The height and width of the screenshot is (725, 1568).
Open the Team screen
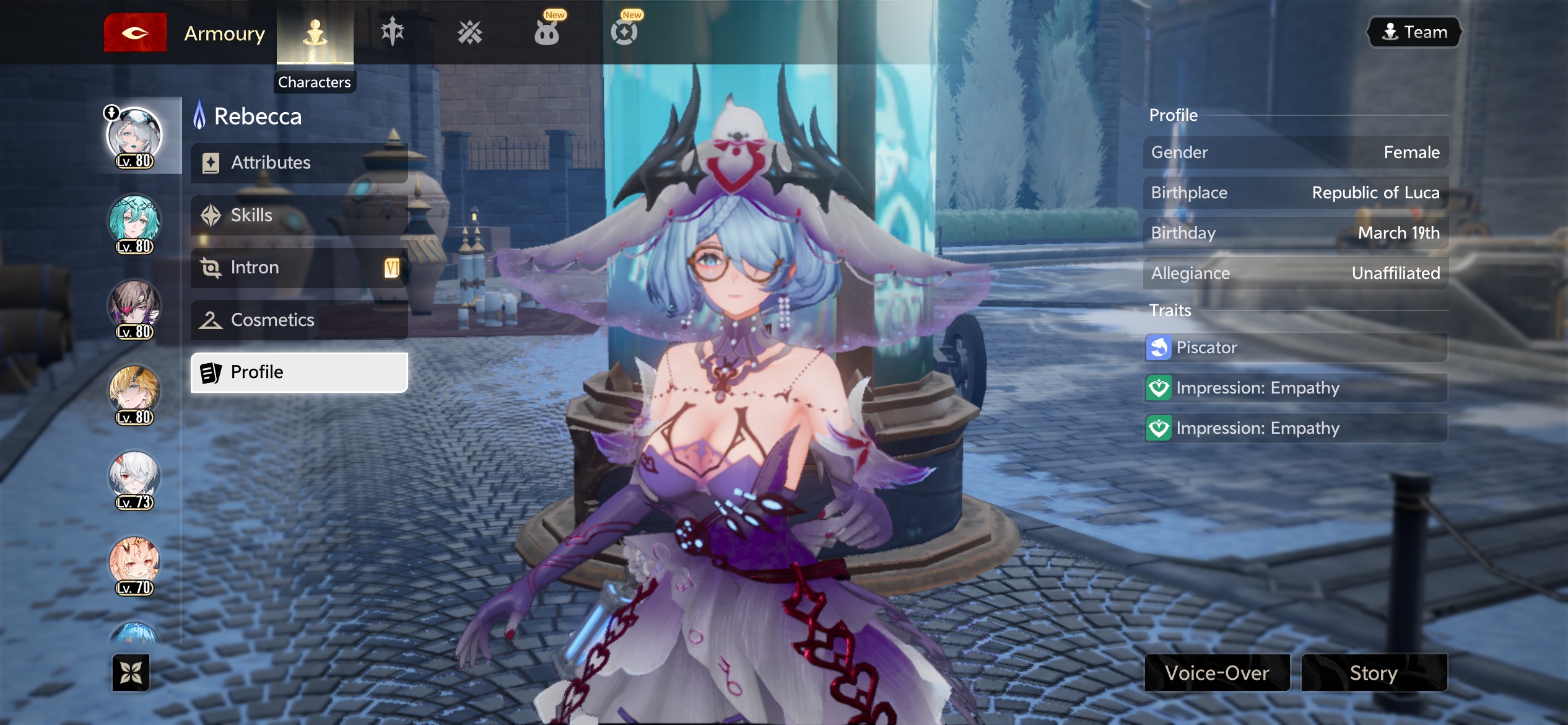pos(1414,32)
